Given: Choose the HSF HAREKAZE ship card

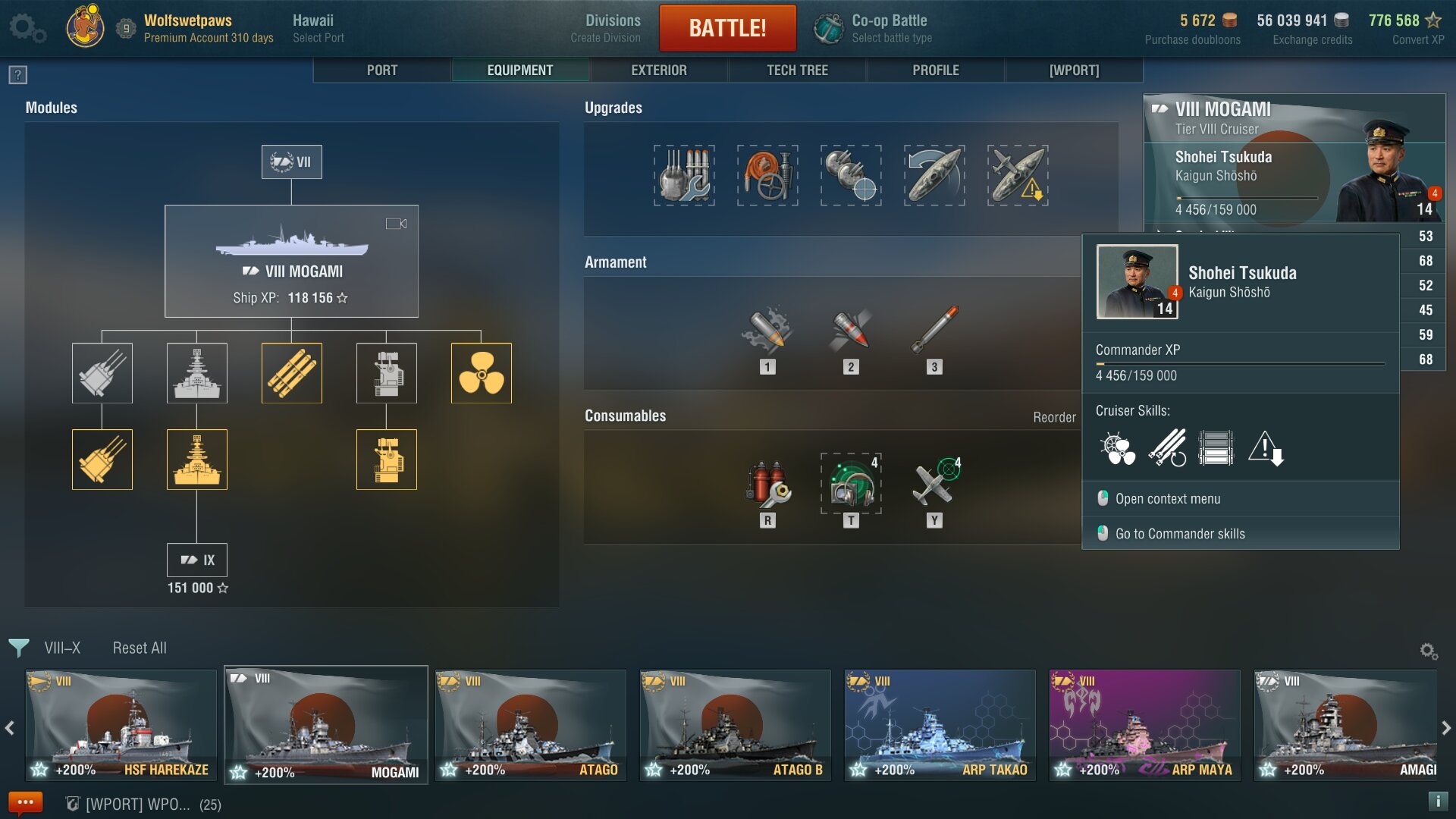Looking at the screenshot, I should click(121, 725).
